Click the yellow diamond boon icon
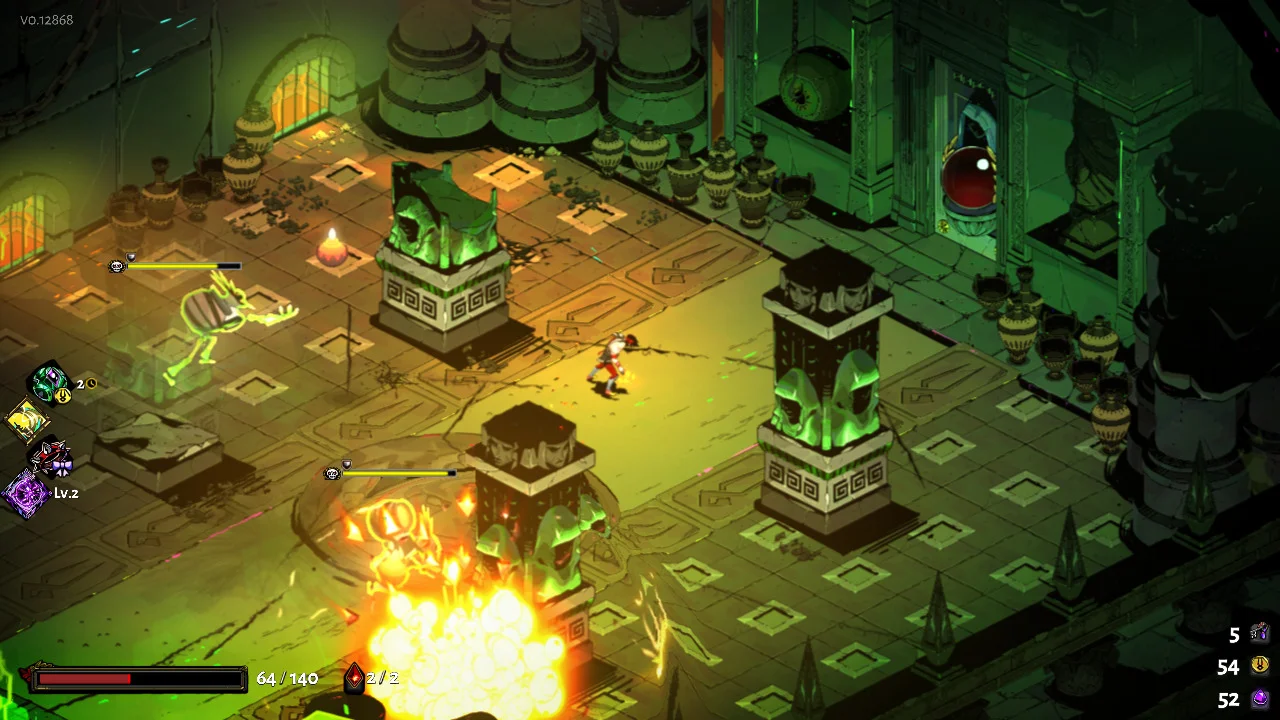This screenshot has height=720, width=1280. tap(27, 420)
